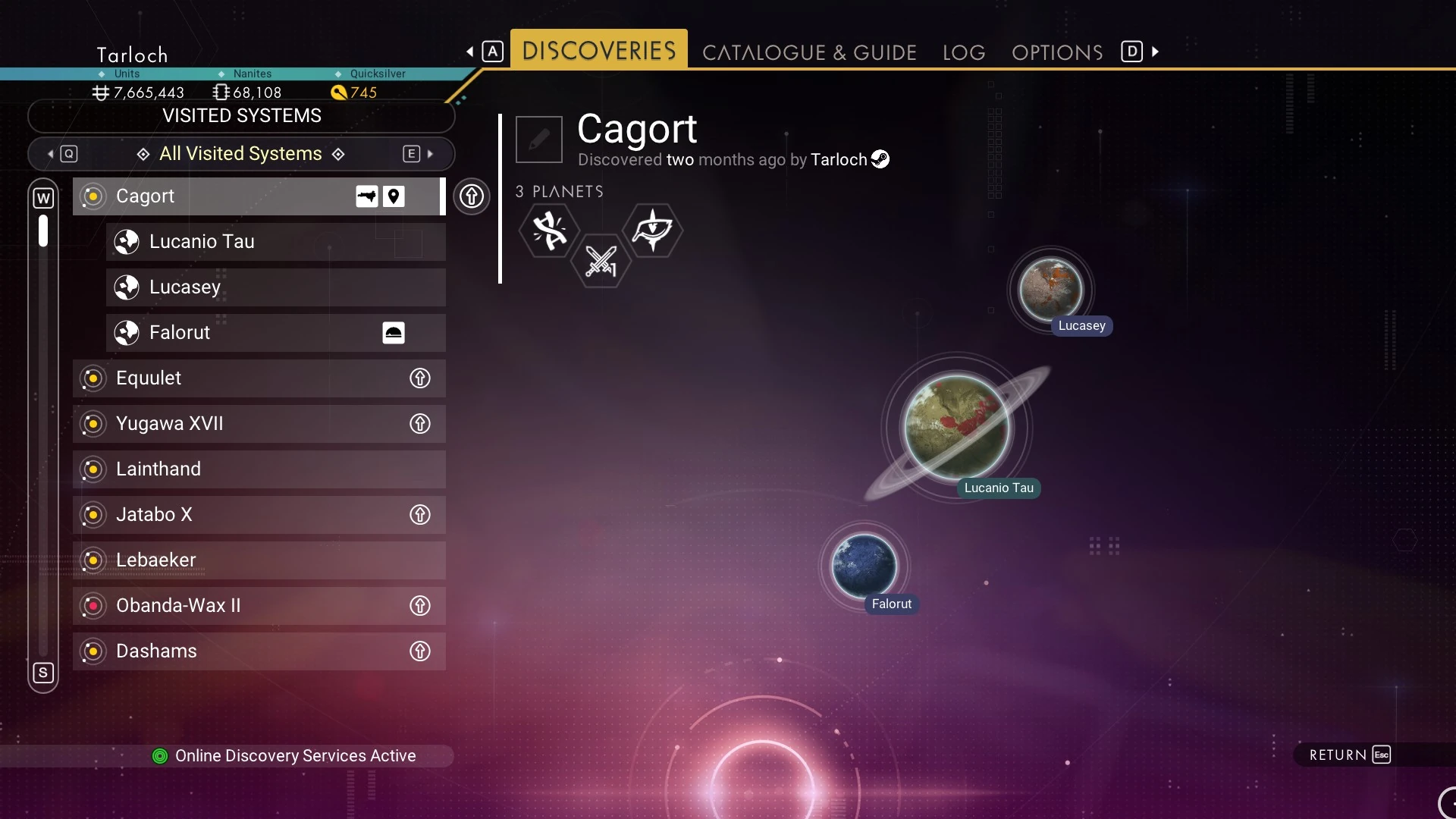Image resolution: width=1456 pixels, height=819 pixels.
Task: Select the Dashams system entry
Action: pos(227,651)
